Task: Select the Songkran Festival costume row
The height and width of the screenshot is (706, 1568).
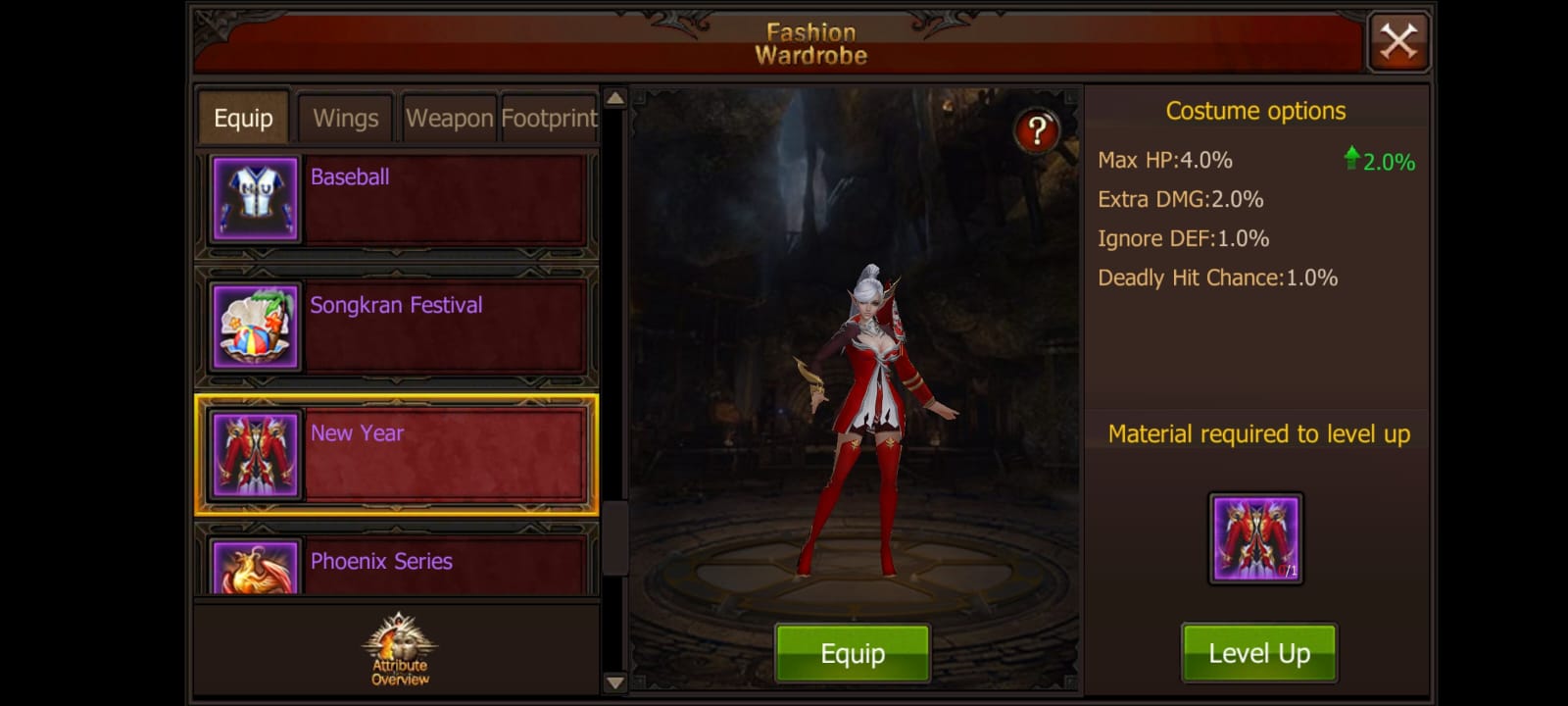Action: (x=441, y=327)
